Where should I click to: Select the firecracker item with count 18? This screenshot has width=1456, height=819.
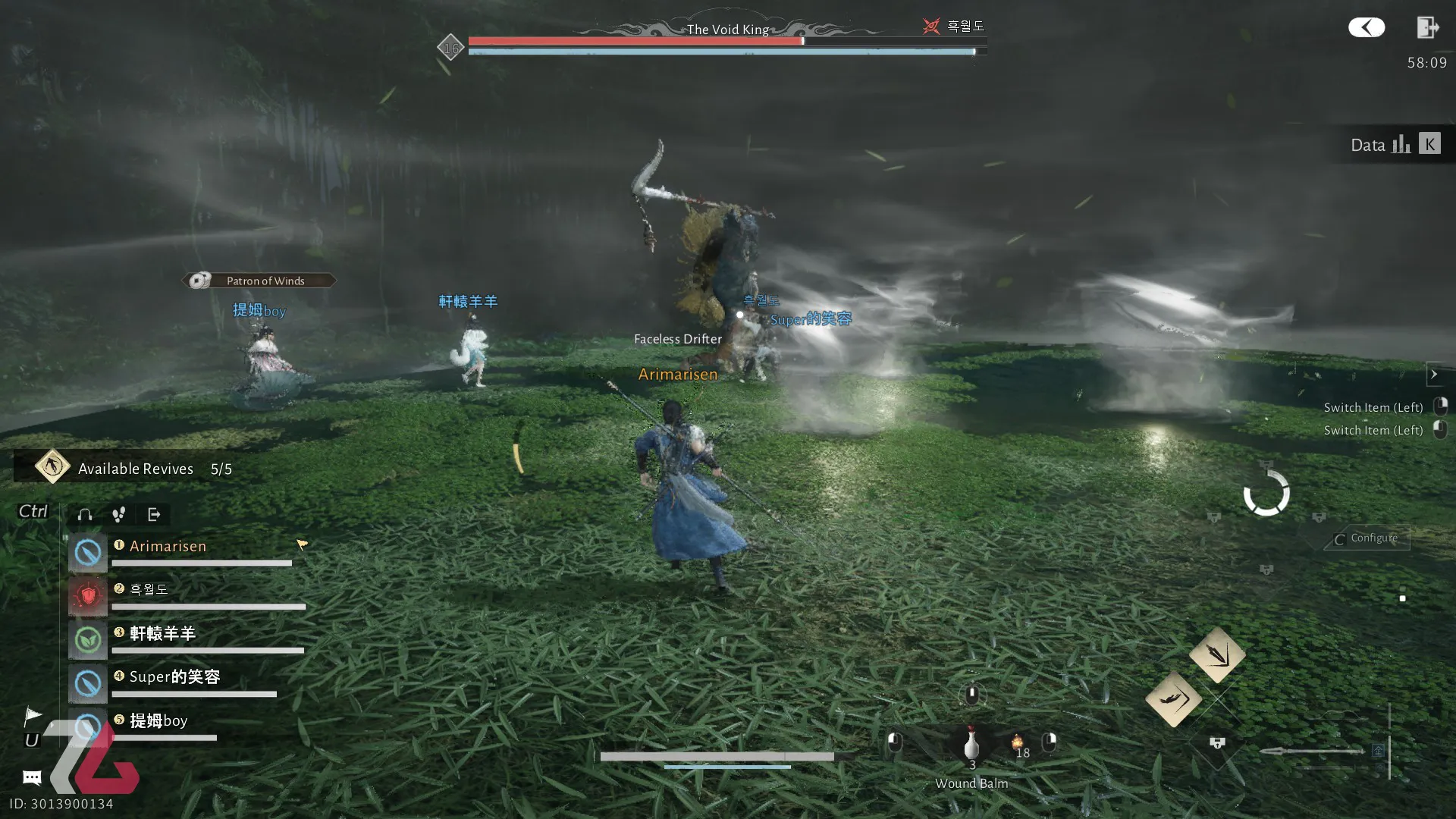1018,743
